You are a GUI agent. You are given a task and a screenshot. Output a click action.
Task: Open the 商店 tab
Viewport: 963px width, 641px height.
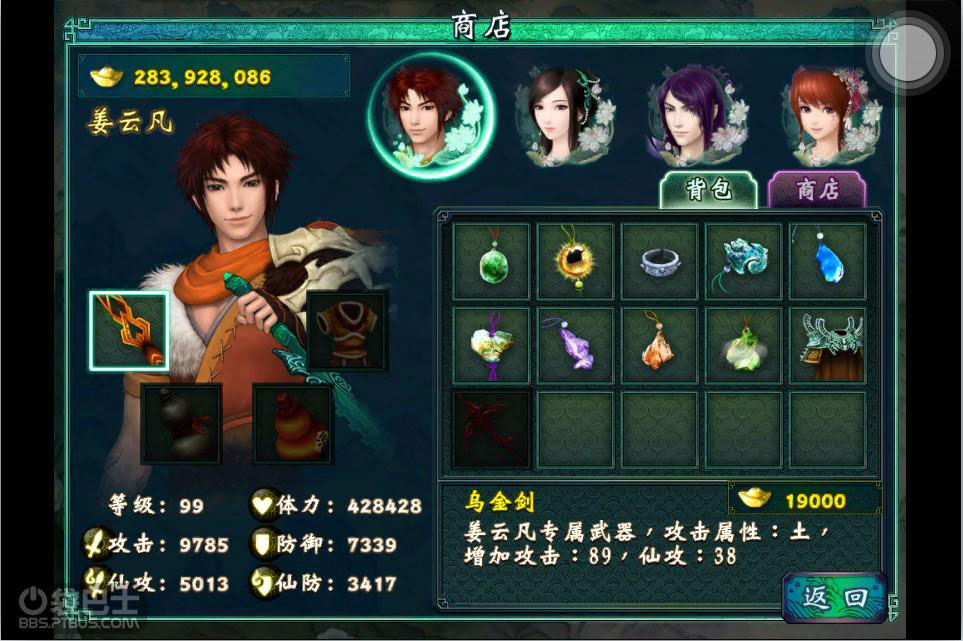tap(816, 190)
